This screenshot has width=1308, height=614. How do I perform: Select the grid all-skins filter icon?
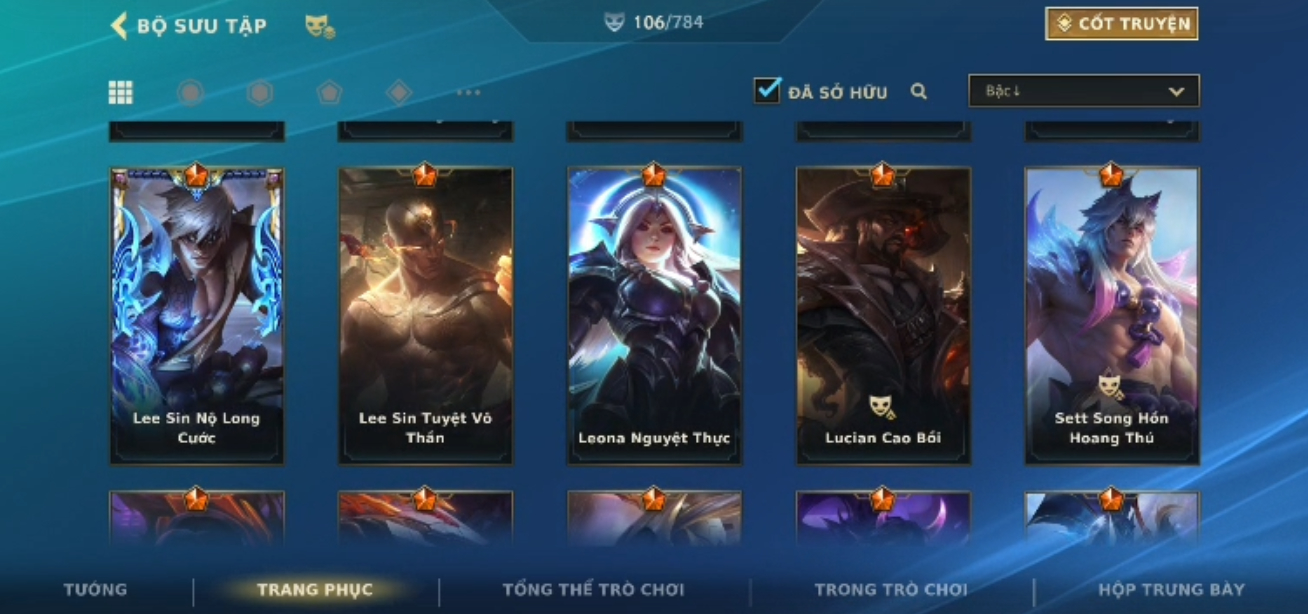click(x=121, y=93)
